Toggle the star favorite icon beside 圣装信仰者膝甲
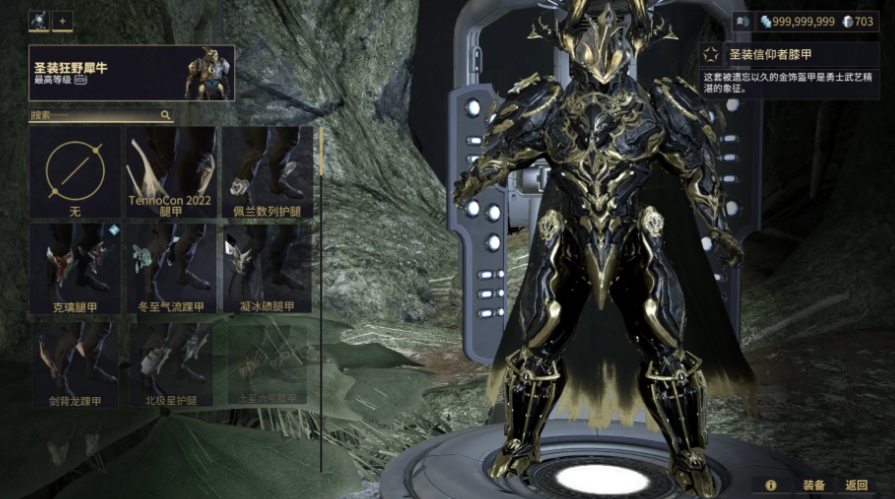The image size is (895, 499). click(710, 55)
